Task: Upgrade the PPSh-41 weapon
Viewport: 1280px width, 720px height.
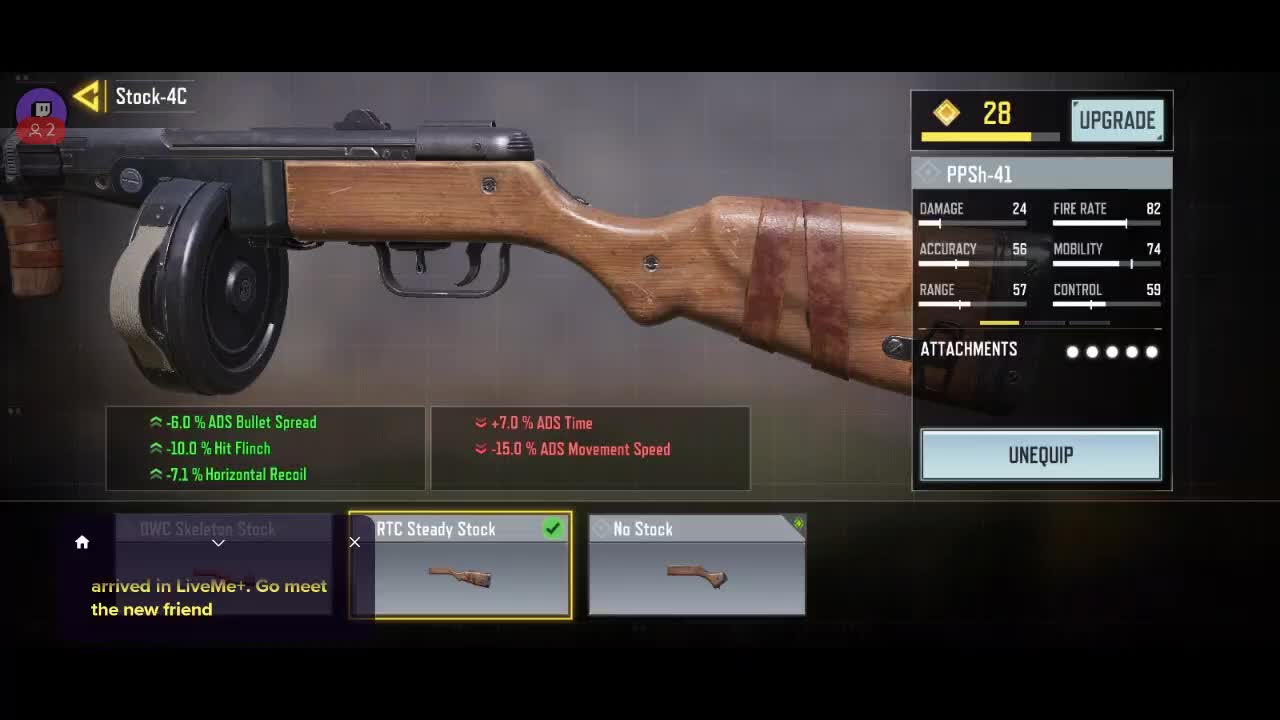Action: point(1116,120)
